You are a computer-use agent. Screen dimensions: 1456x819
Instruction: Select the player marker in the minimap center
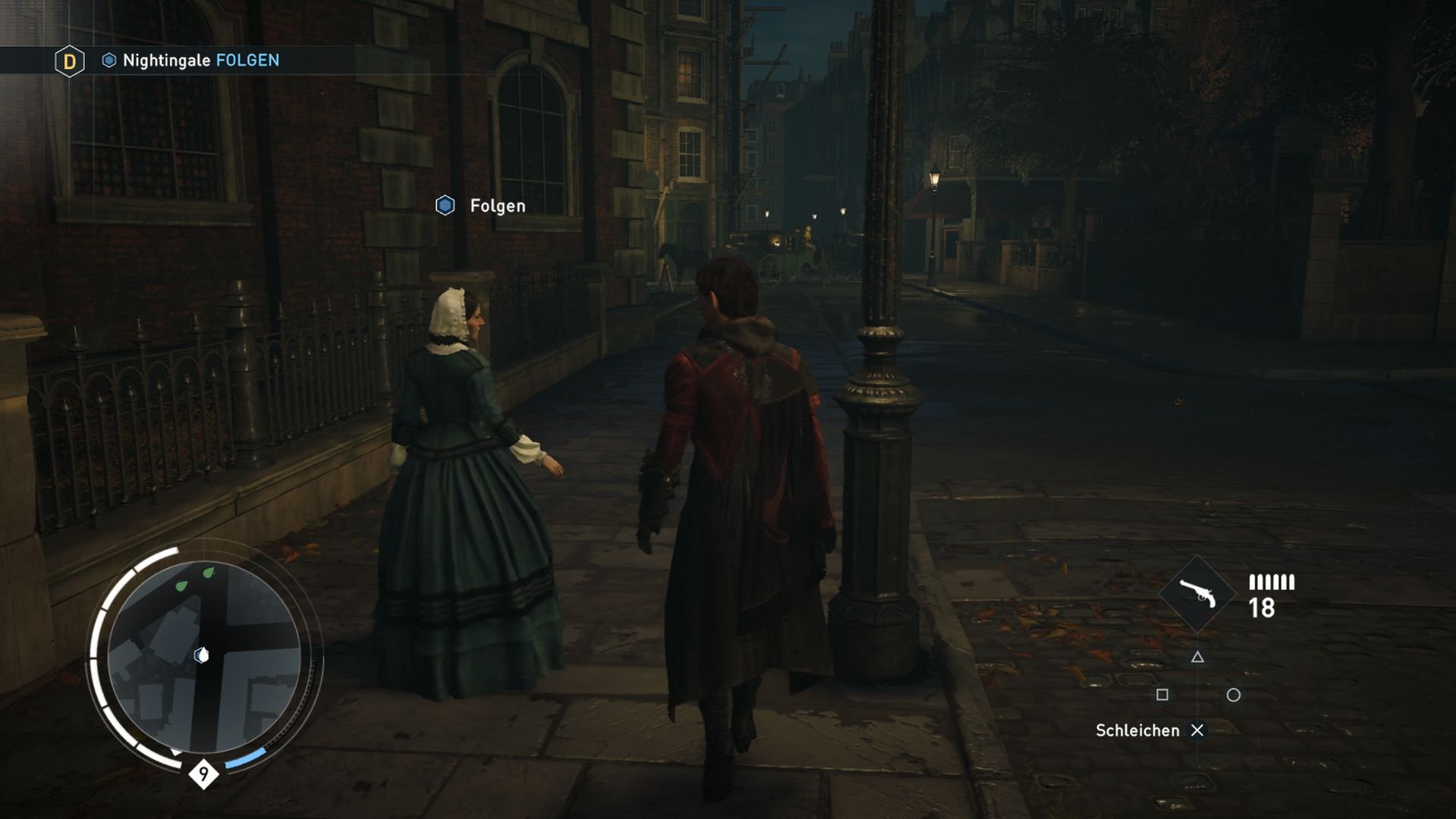click(201, 654)
